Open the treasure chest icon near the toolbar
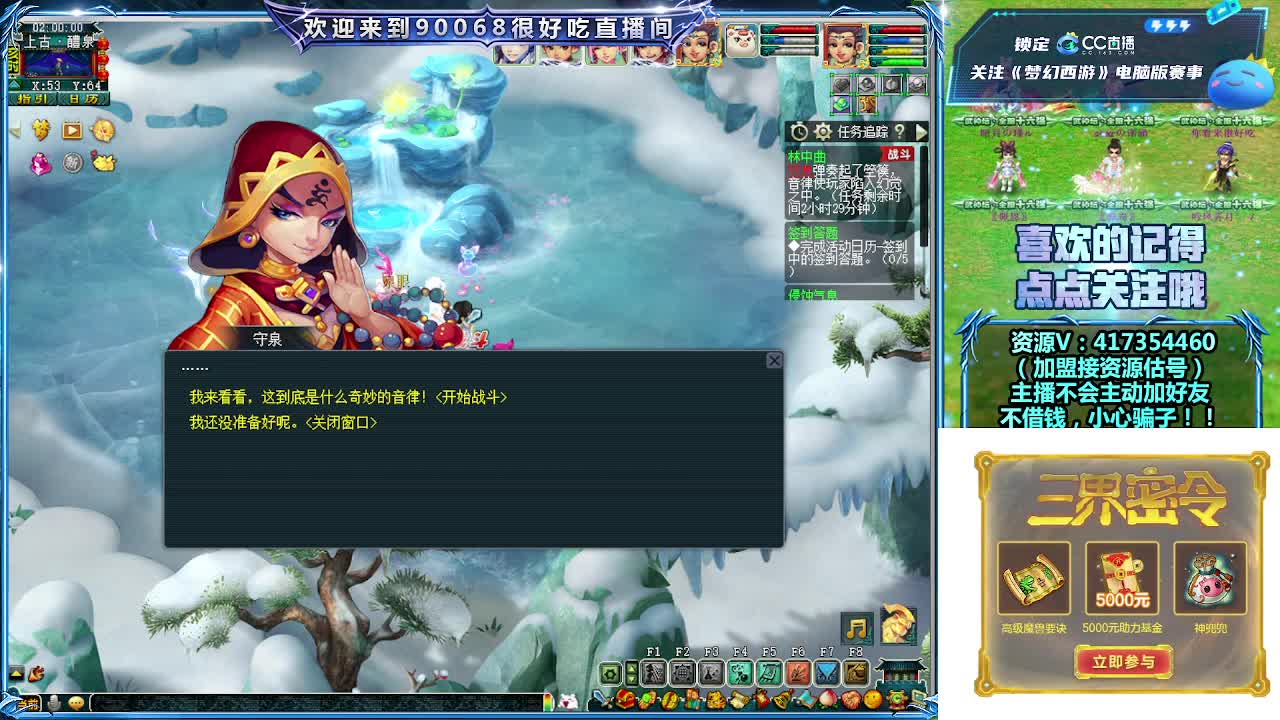Viewport: 1280px width, 720px height. (x=625, y=700)
